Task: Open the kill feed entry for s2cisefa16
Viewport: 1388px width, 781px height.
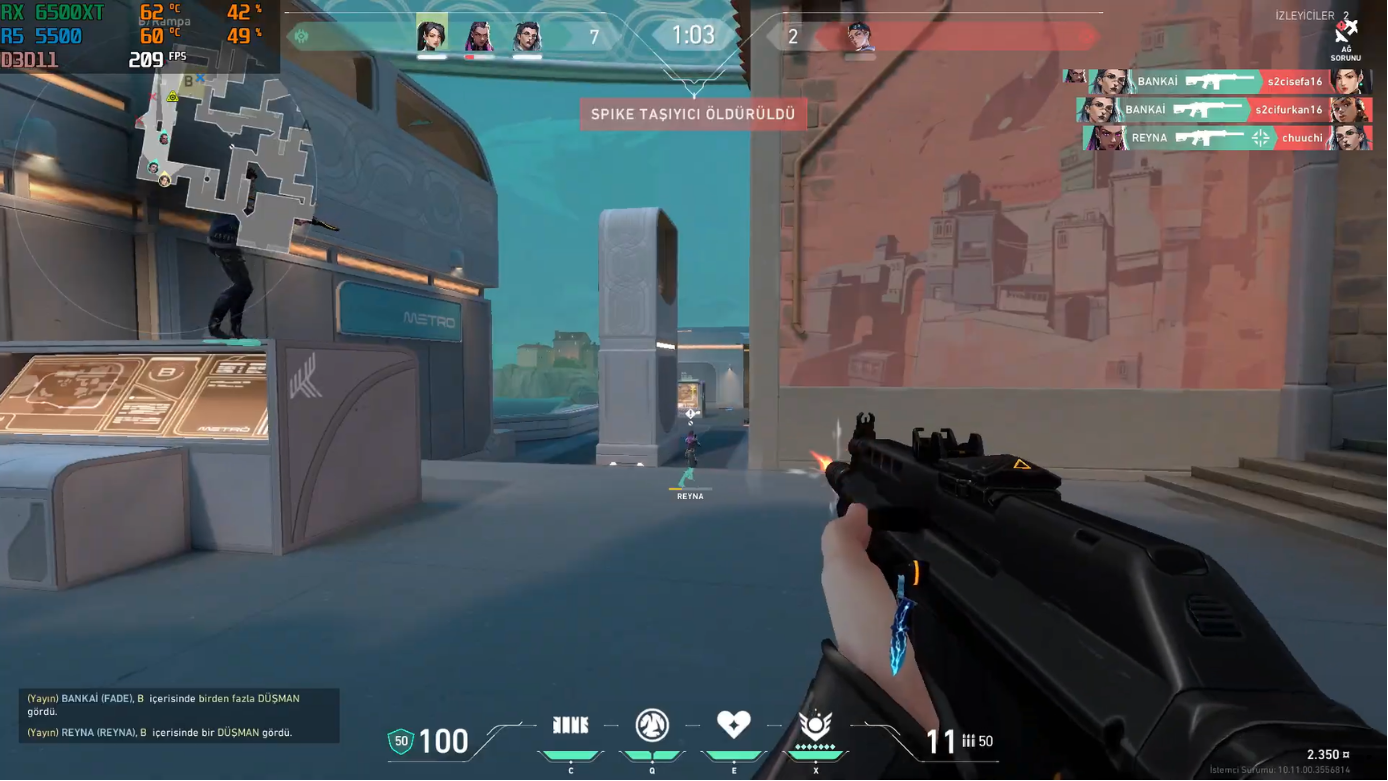Action: tap(1218, 81)
